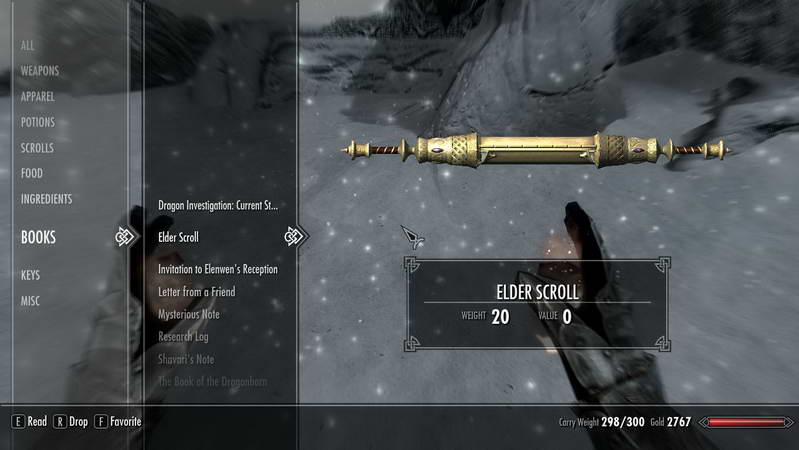Select the Books category

pyautogui.click(x=39, y=238)
